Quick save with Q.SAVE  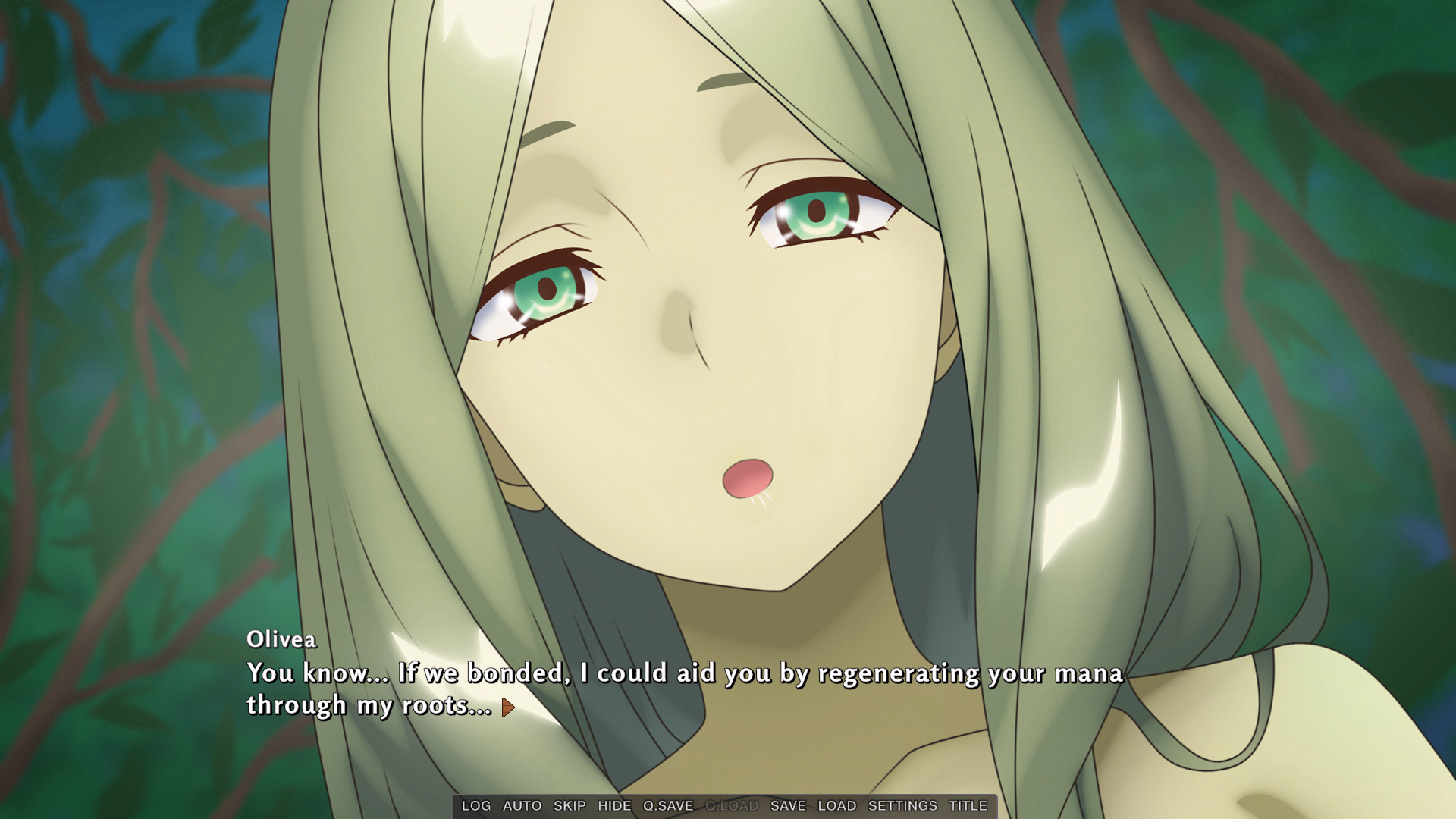pyautogui.click(x=668, y=806)
